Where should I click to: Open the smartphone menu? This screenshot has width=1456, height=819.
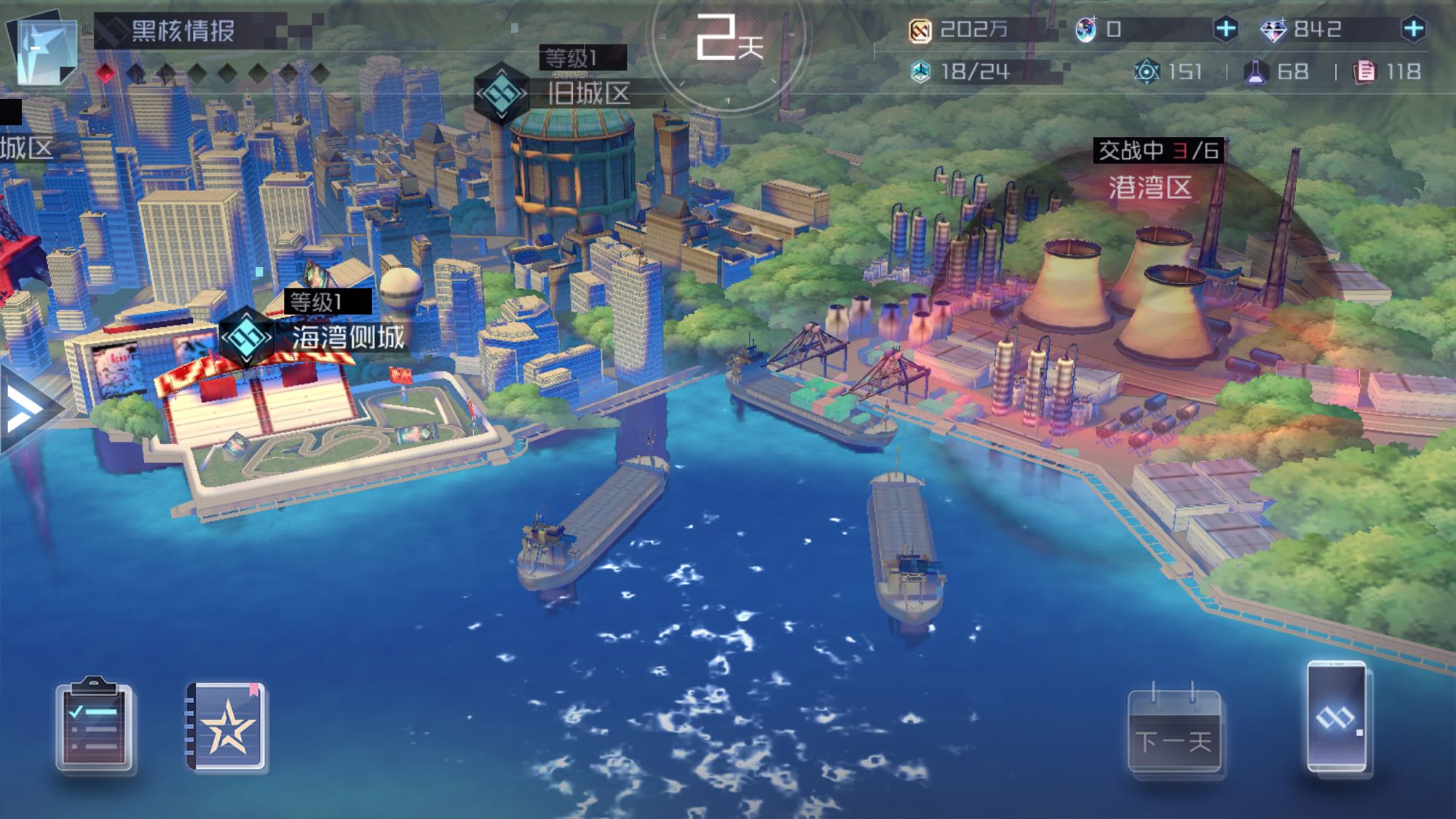[x=1337, y=716]
